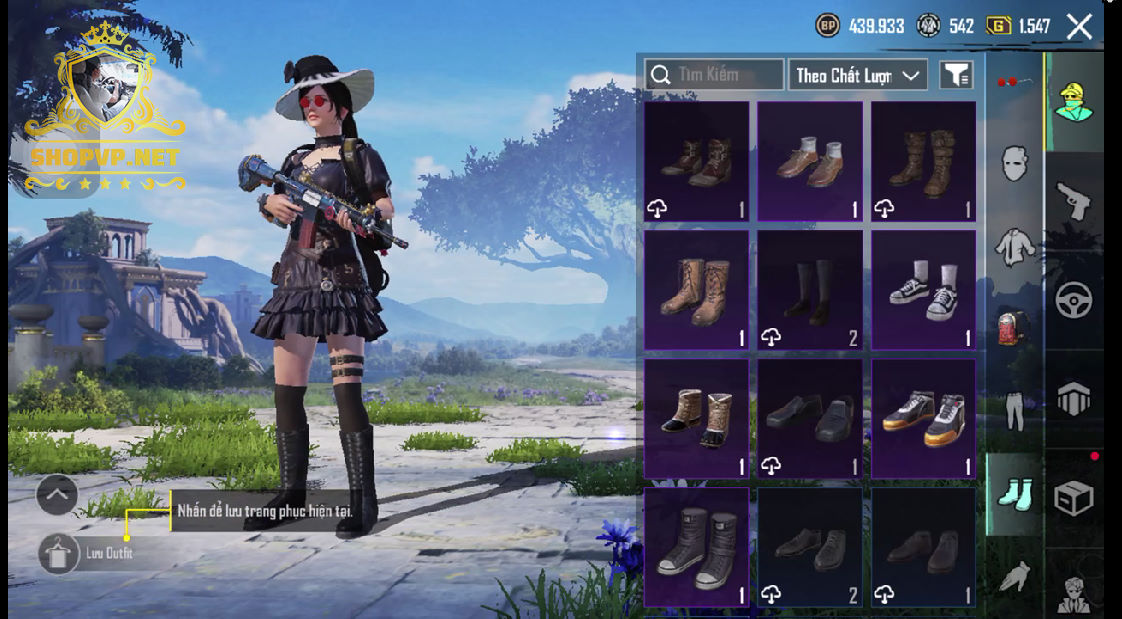Switch to the jacket clothing category
This screenshot has width=1122, height=619.
tap(1014, 245)
